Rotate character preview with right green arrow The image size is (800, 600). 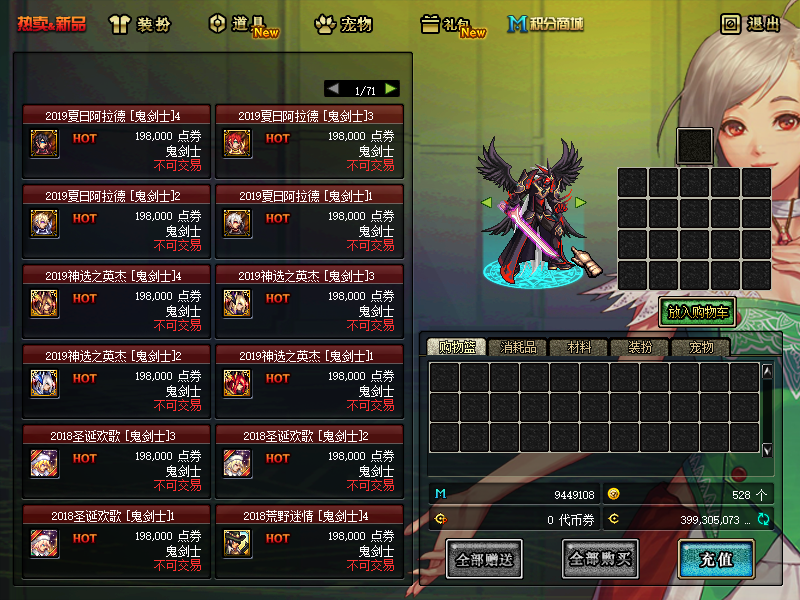579,203
